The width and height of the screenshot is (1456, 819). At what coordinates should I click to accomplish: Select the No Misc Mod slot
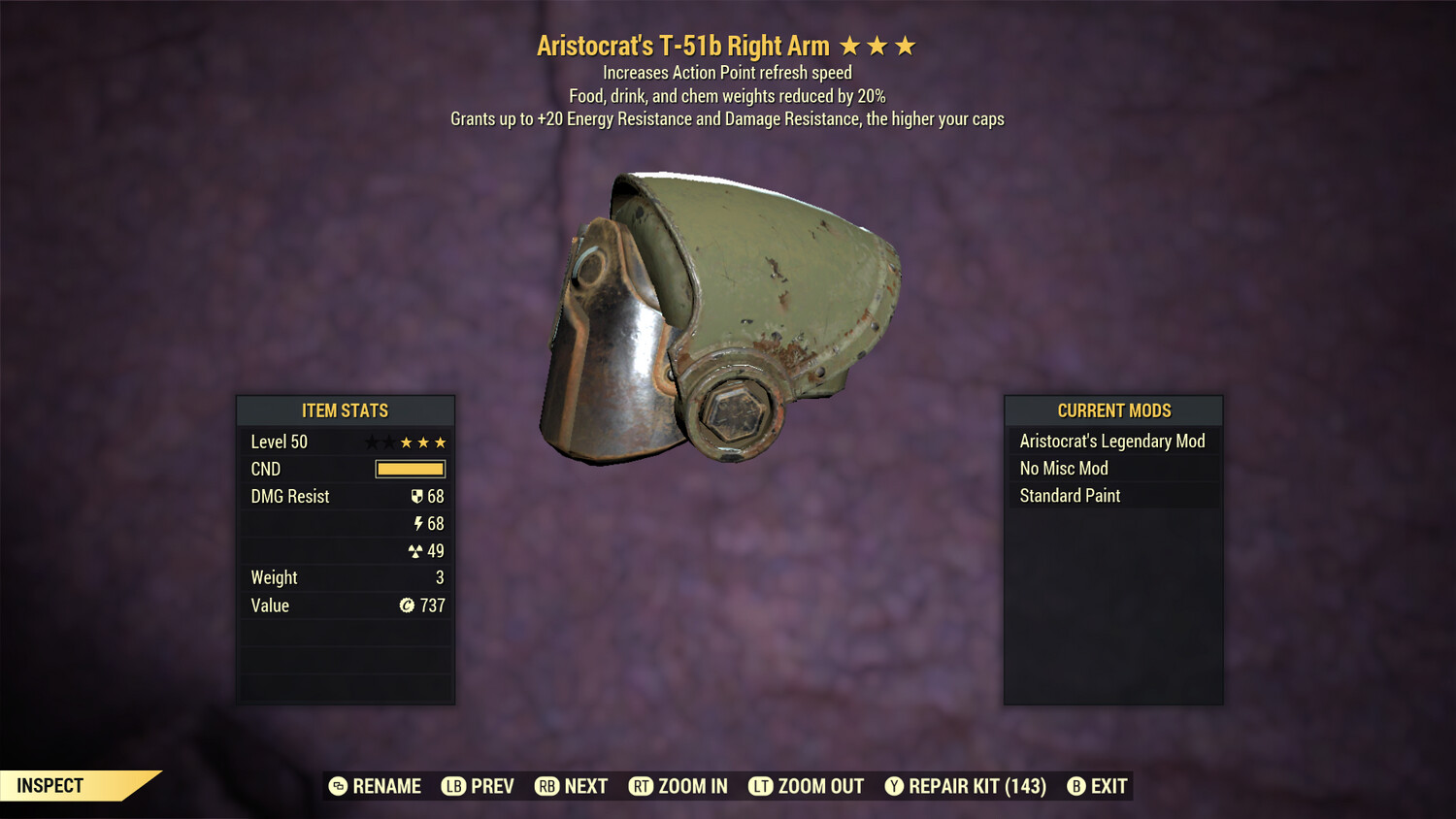(x=1063, y=468)
